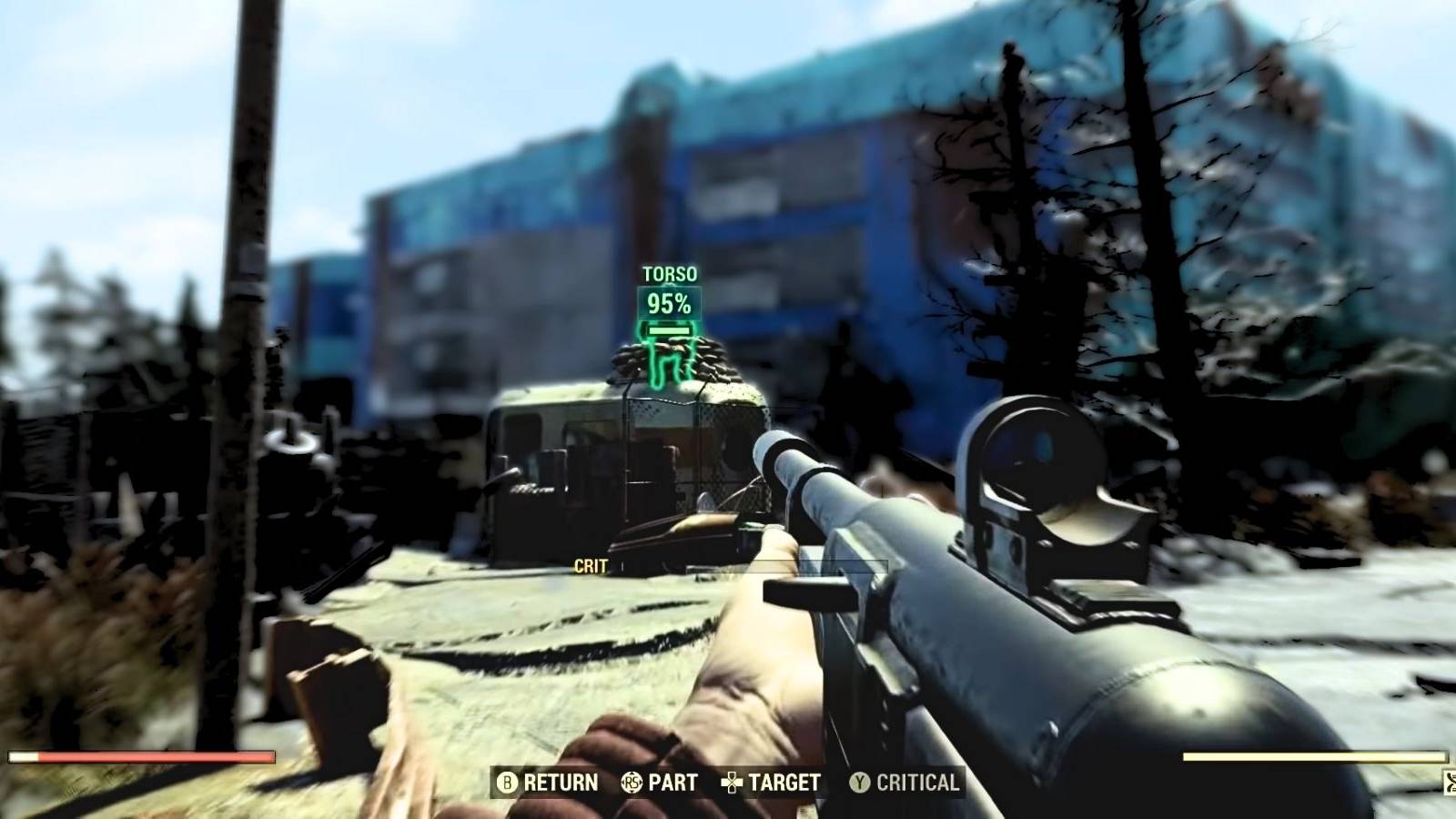Screen dimensions: 1456x819
Task: Click the AP bar at bottom right
Action: (x=1315, y=756)
